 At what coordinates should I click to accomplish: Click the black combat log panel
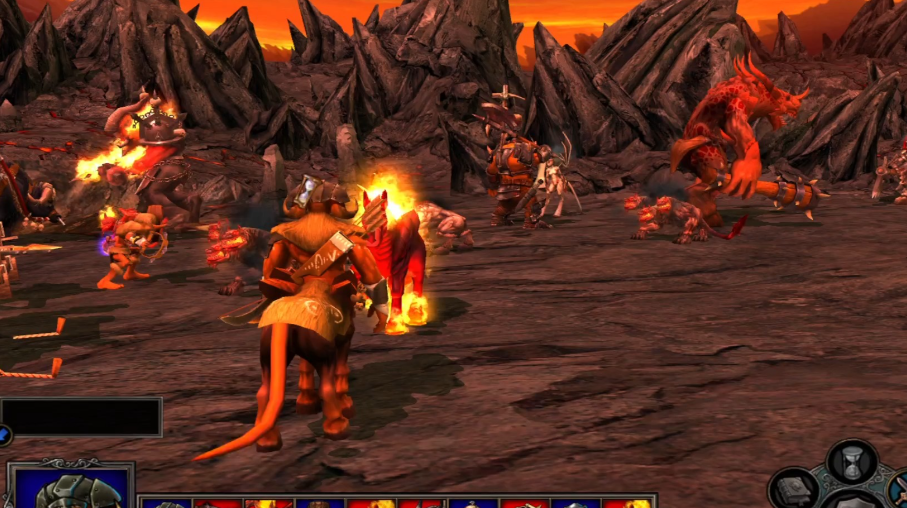pyautogui.click(x=81, y=416)
